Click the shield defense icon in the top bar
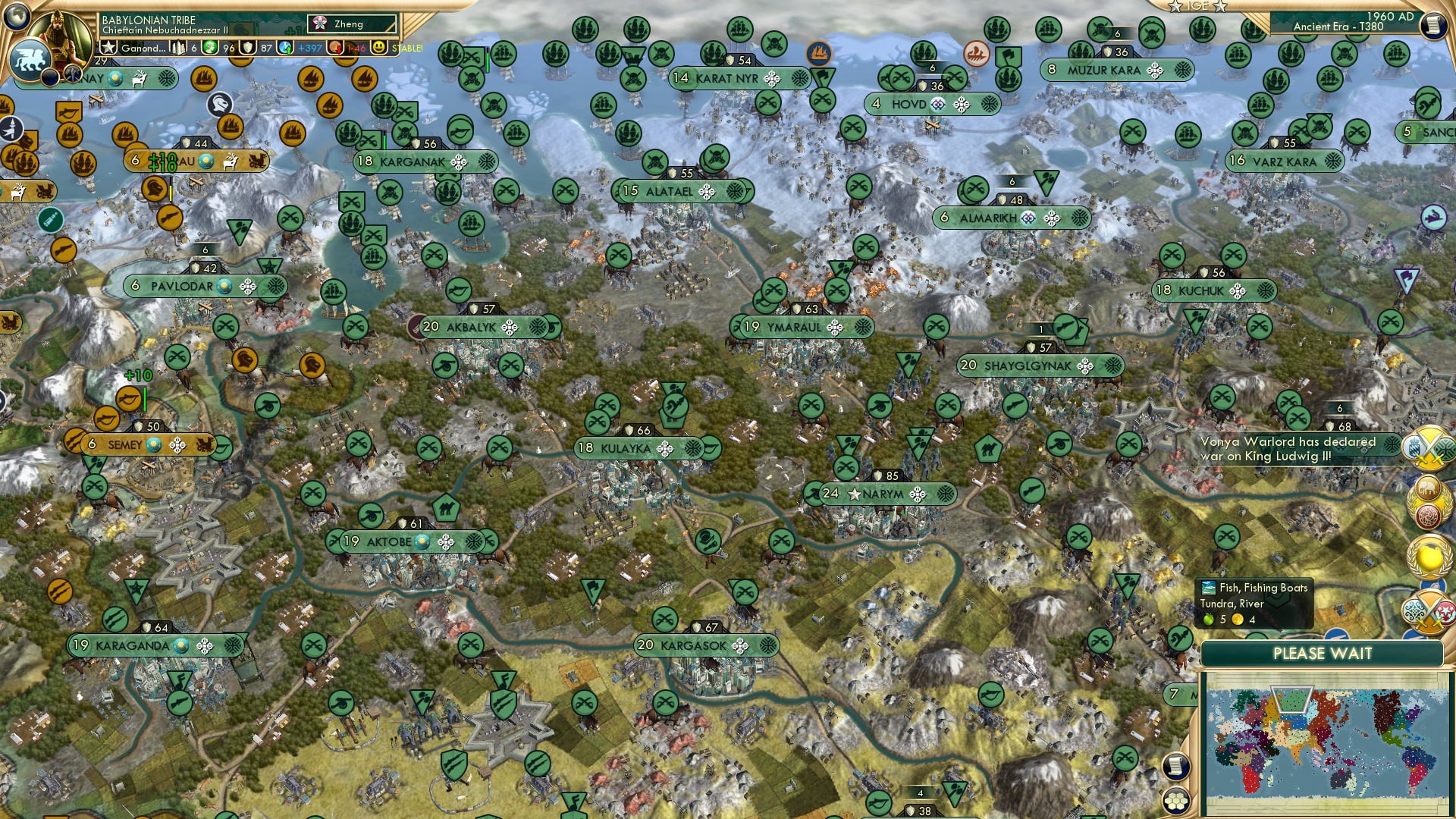The height and width of the screenshot is (819, 1456). point(246,48)
